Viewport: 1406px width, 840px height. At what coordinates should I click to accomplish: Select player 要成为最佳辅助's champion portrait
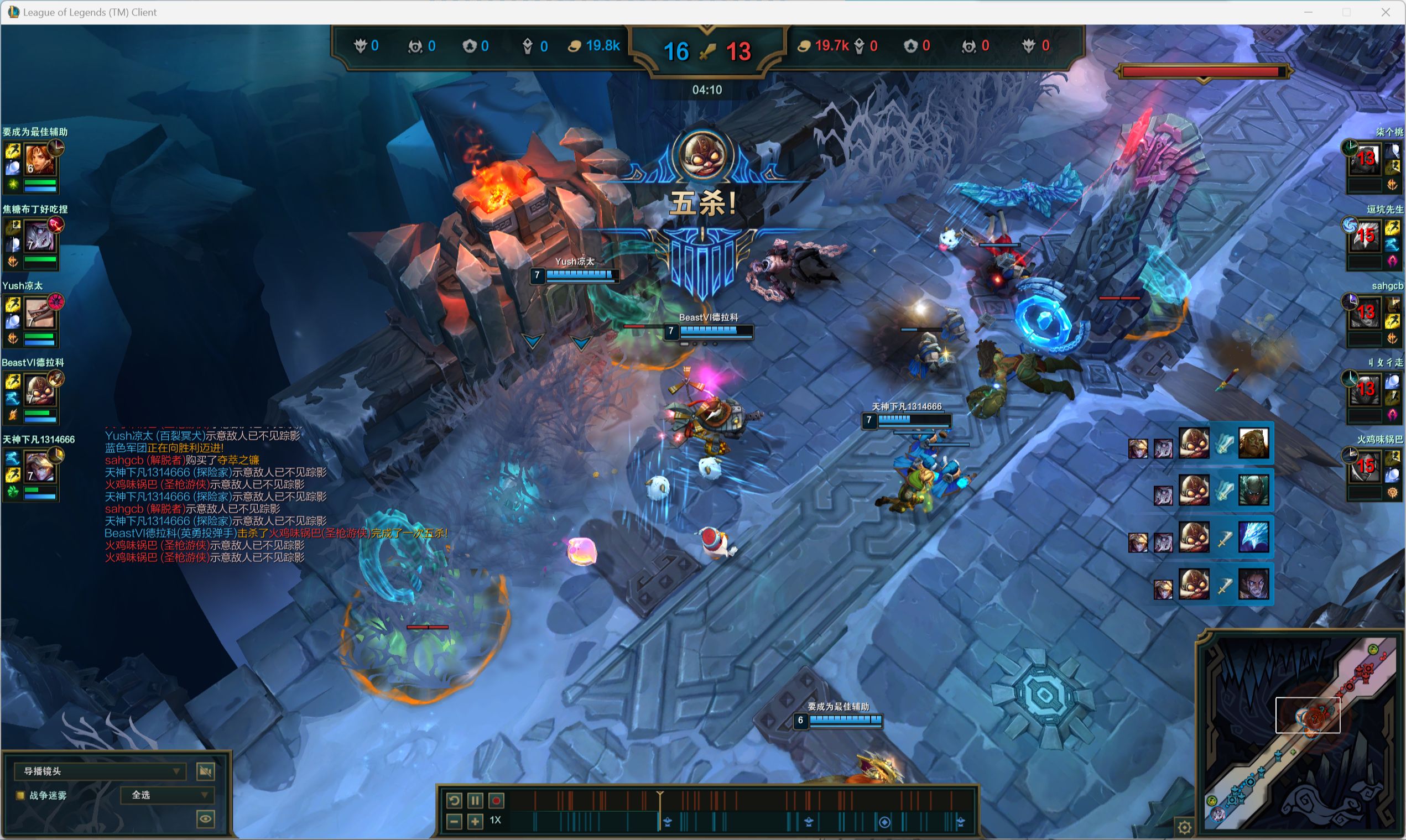40,161
